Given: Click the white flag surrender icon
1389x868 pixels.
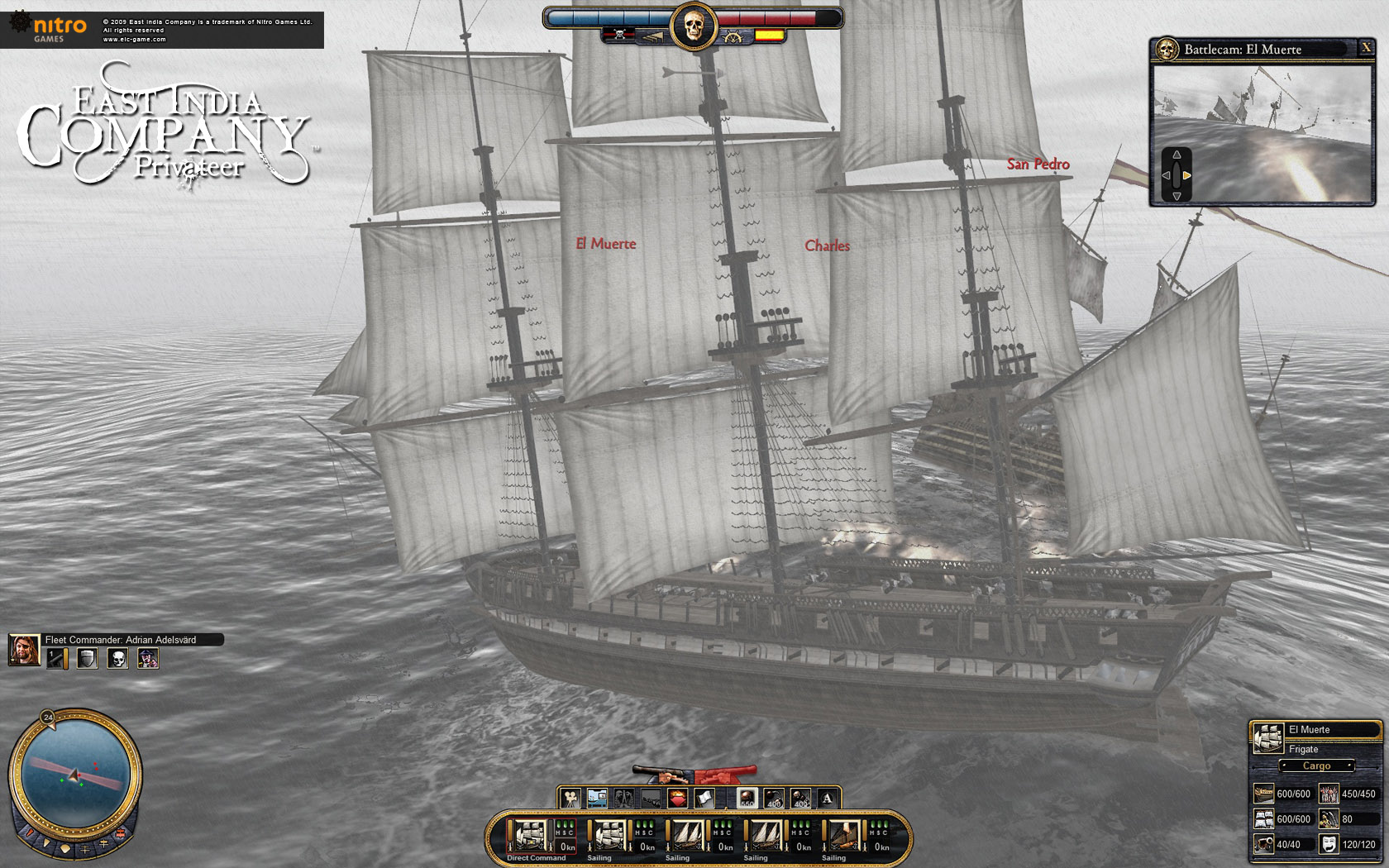Looking at the screenshot, I should click(704, 798).
